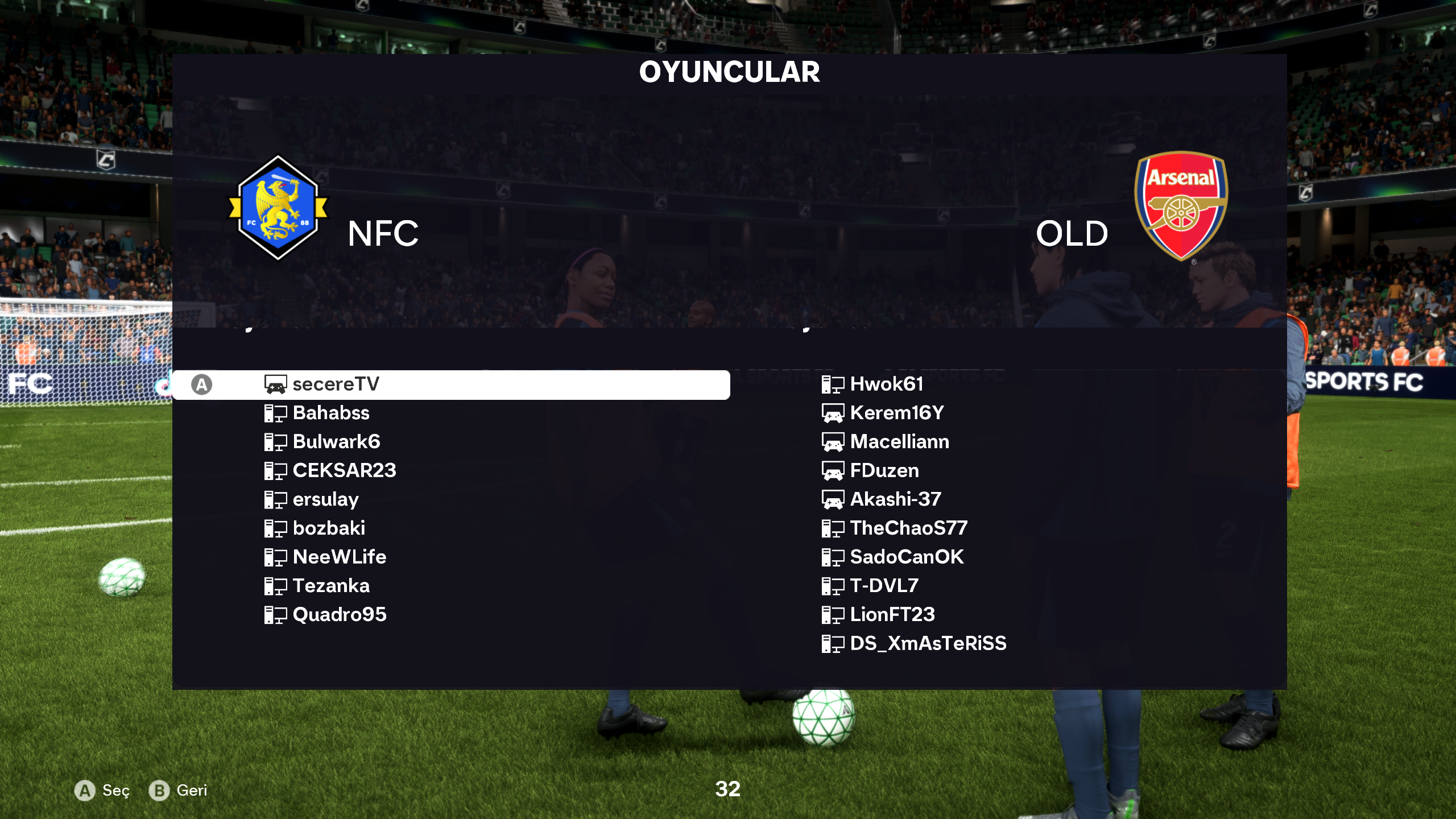Select Quadro95 from NFC roster
This screenshot has height=819, width=1456.
[340, 615]
